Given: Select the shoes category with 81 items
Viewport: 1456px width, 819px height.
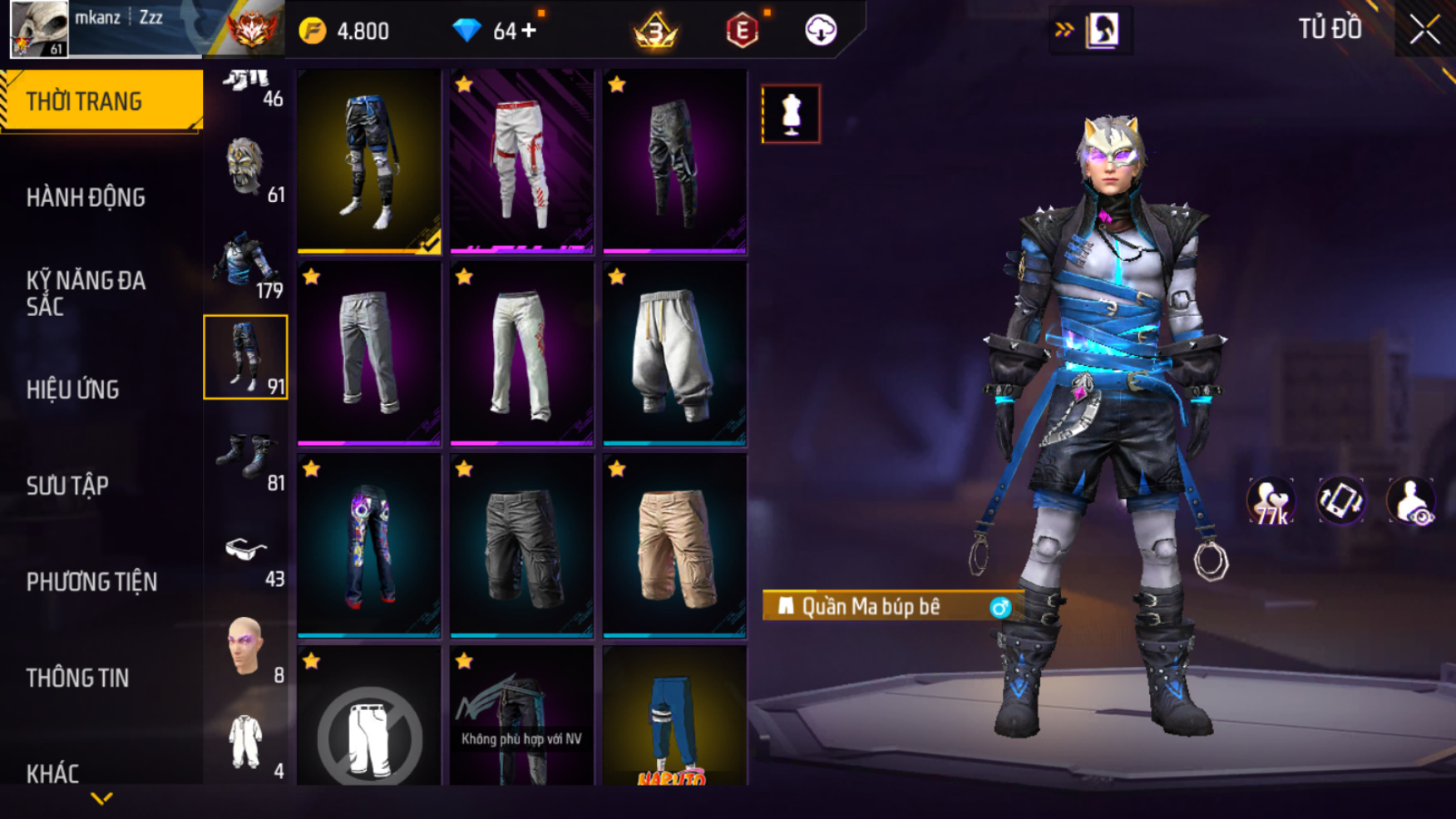Looking at the screenshot, I should [246, 457].
